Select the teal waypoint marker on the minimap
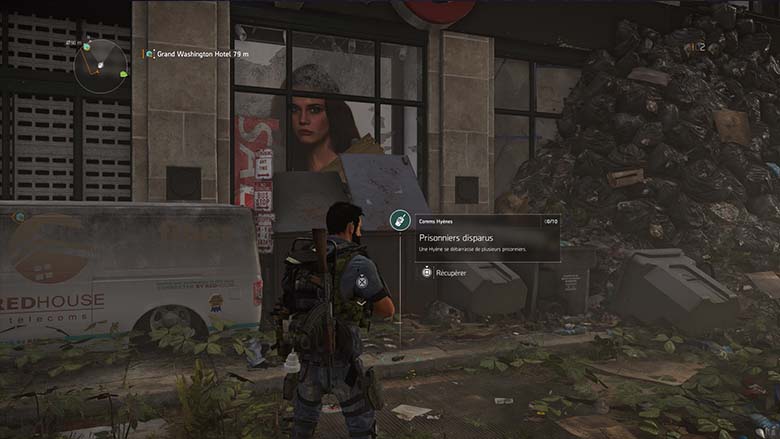 point(87,46)
